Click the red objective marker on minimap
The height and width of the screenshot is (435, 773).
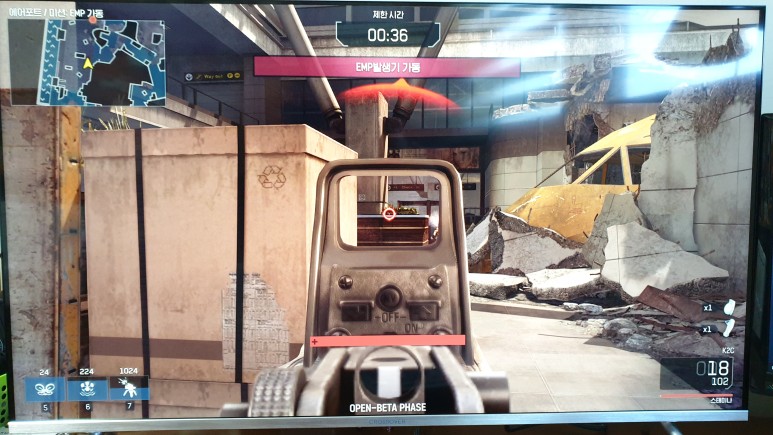click(x=93, y=20)
